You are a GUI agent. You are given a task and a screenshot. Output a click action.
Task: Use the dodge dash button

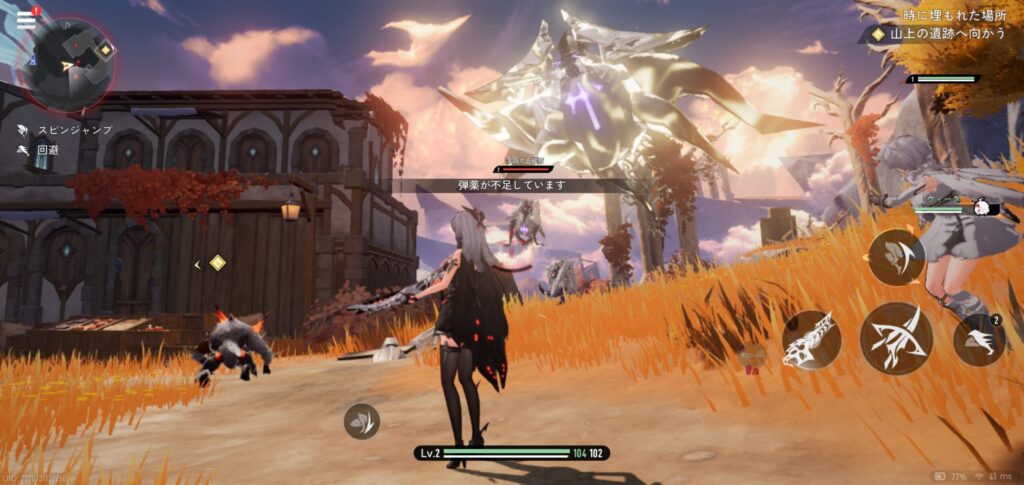[x=979, y=340]
